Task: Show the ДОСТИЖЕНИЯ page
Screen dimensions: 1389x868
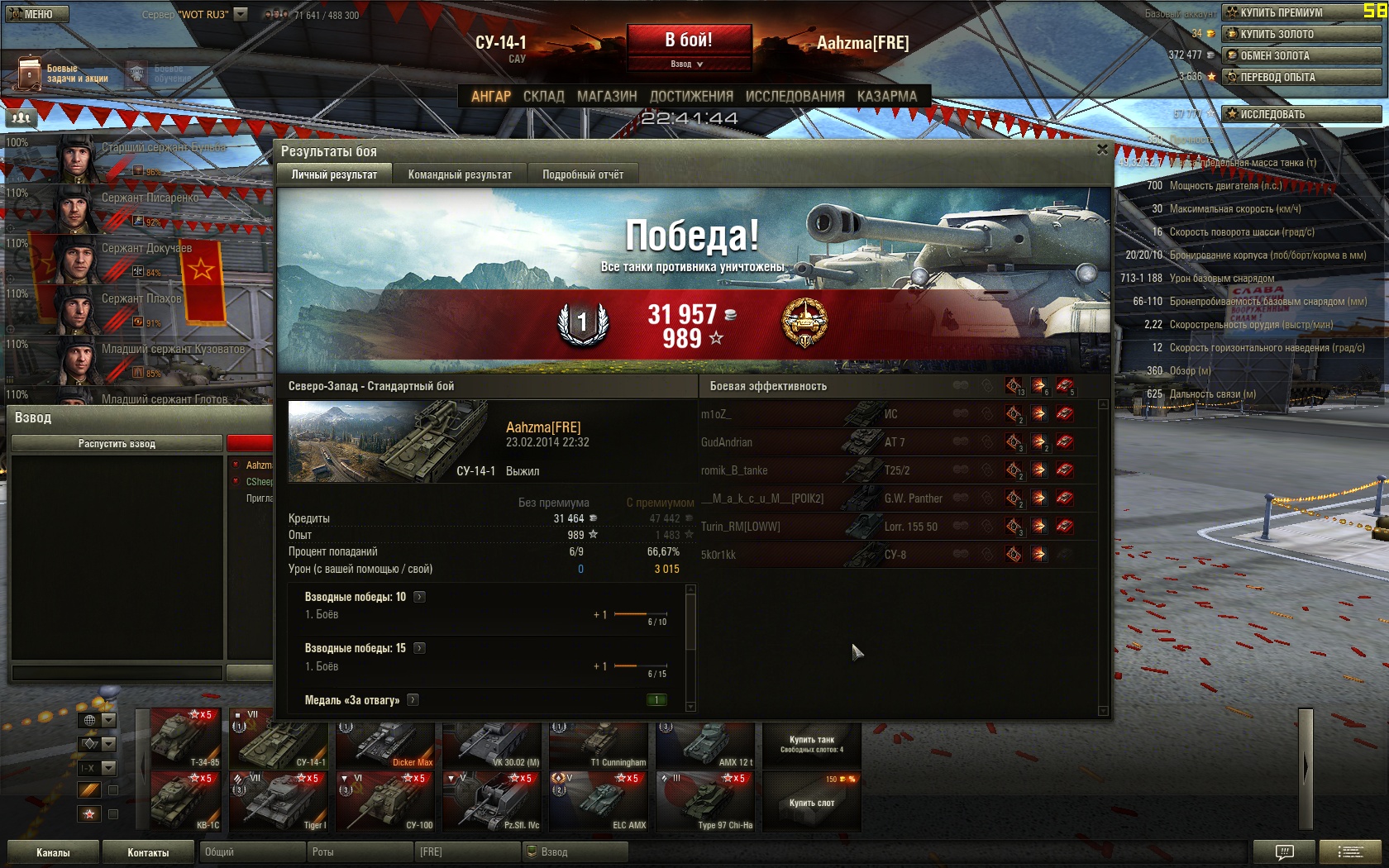Action: [x=691, y=96]
